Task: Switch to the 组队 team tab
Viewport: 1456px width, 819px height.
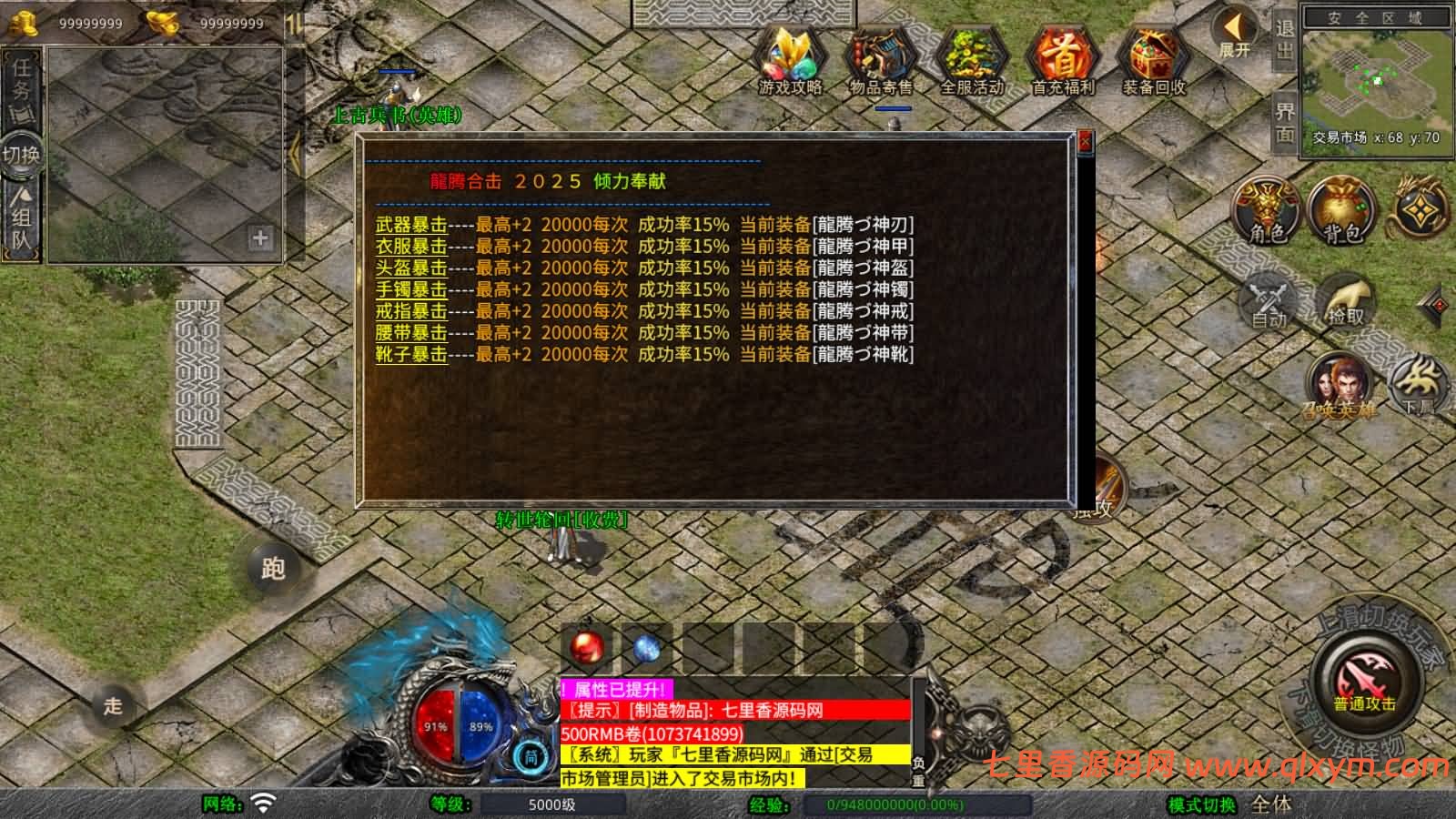Action: (x=20, y=214)
